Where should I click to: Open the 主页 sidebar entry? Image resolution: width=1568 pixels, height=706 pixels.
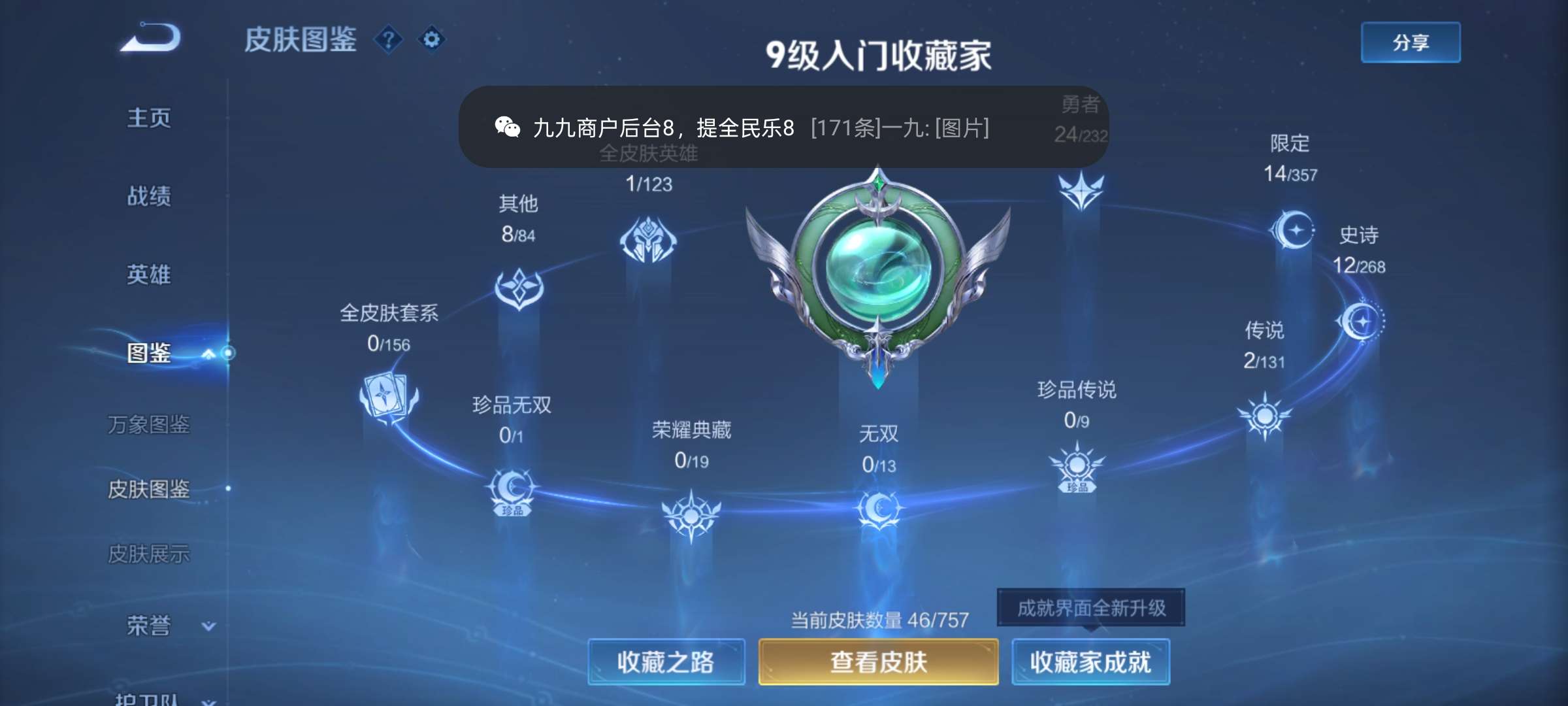tap(150, 118)
